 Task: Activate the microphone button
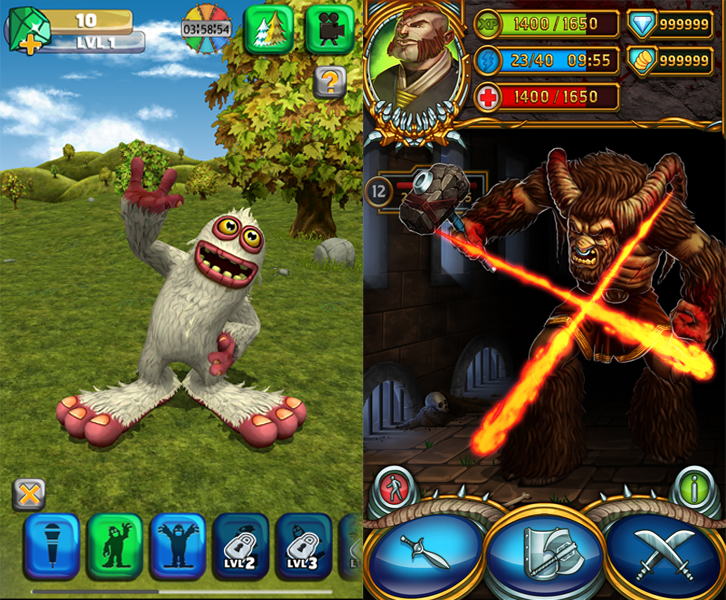(51, 546)
